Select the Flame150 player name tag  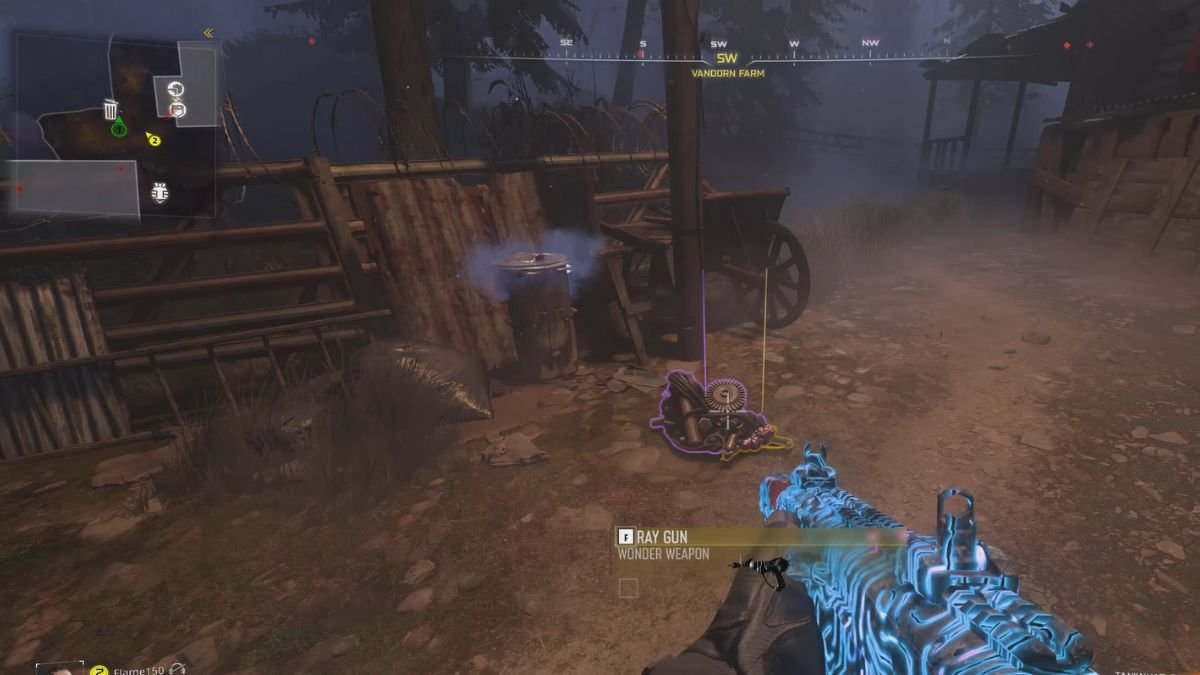133,669
